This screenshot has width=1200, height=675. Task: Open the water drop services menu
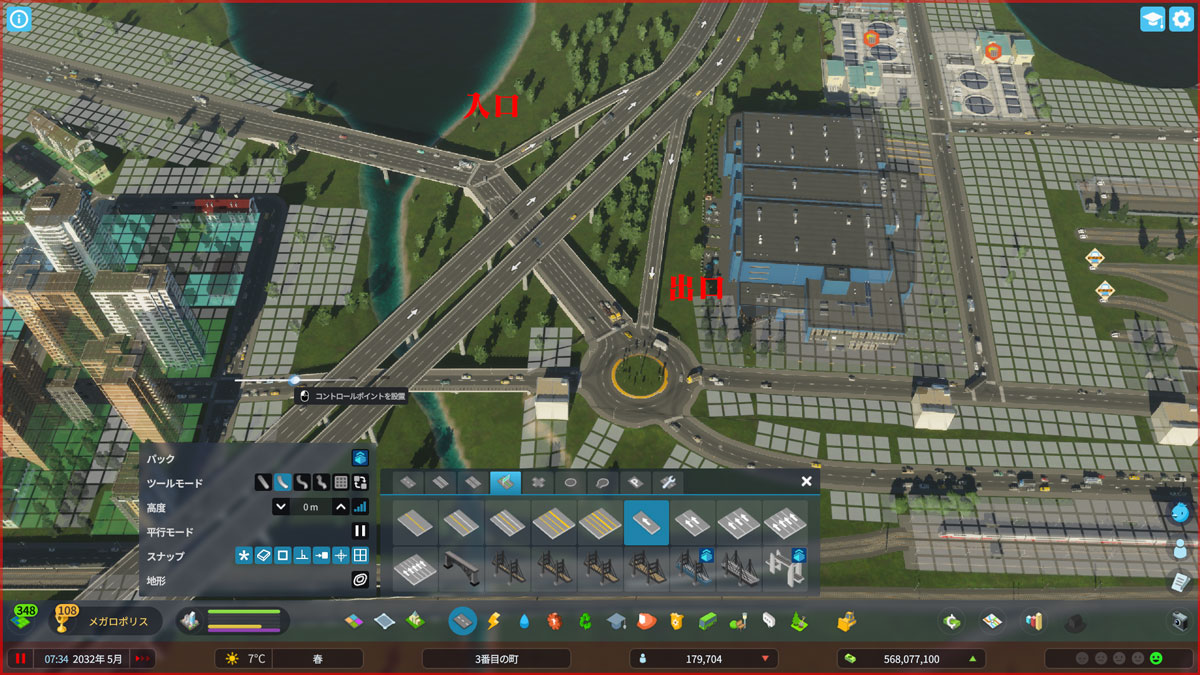(524, 621)
